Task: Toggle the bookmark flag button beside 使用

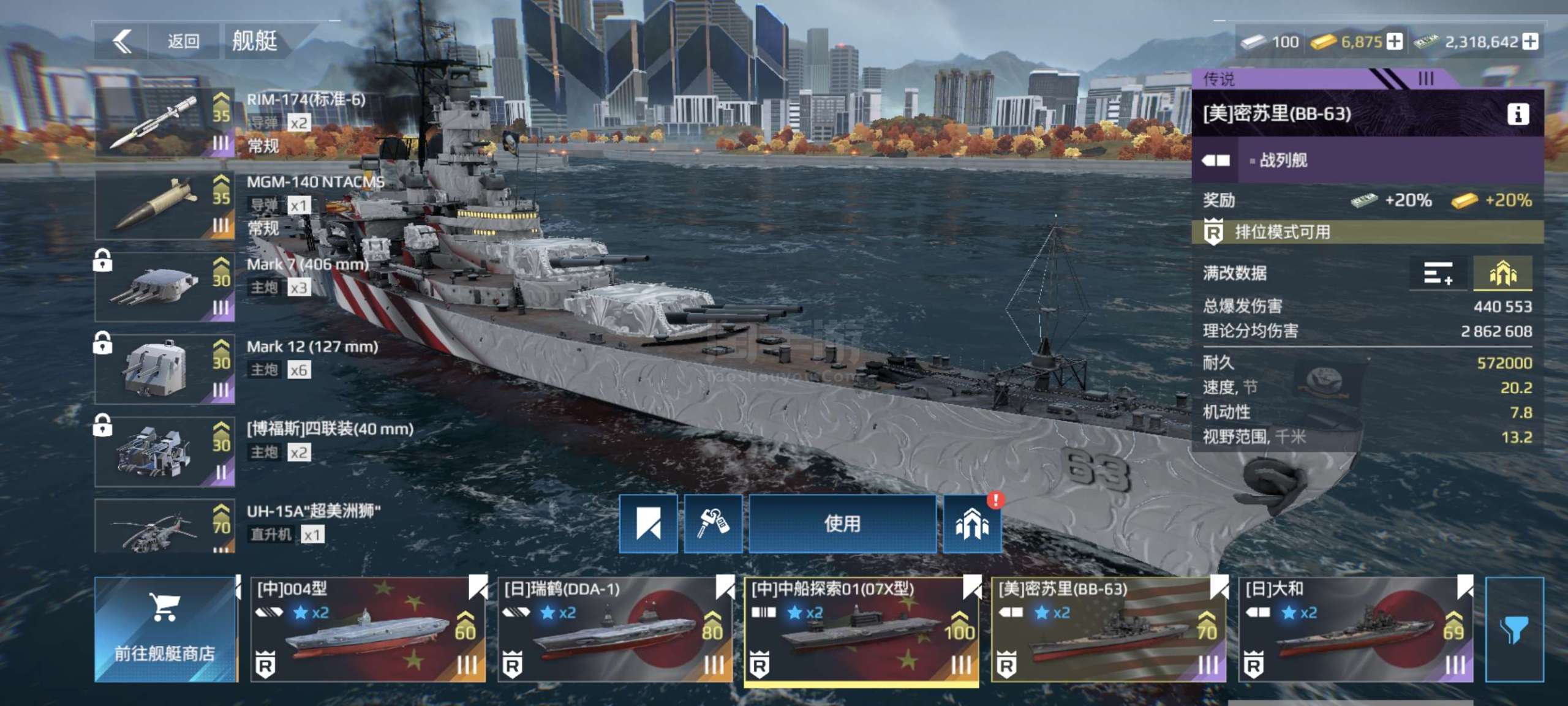Action: coord(648,524)
